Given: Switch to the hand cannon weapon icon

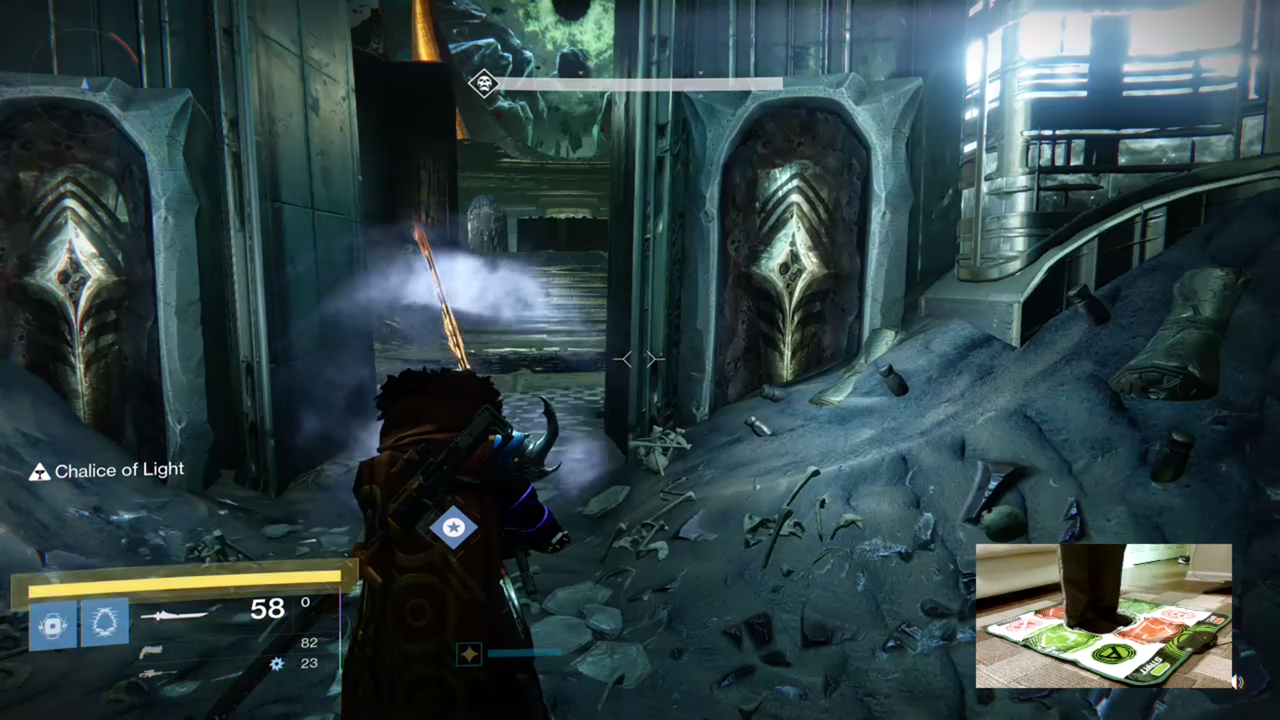Looking at the screenshot, I should coord(150,651).
